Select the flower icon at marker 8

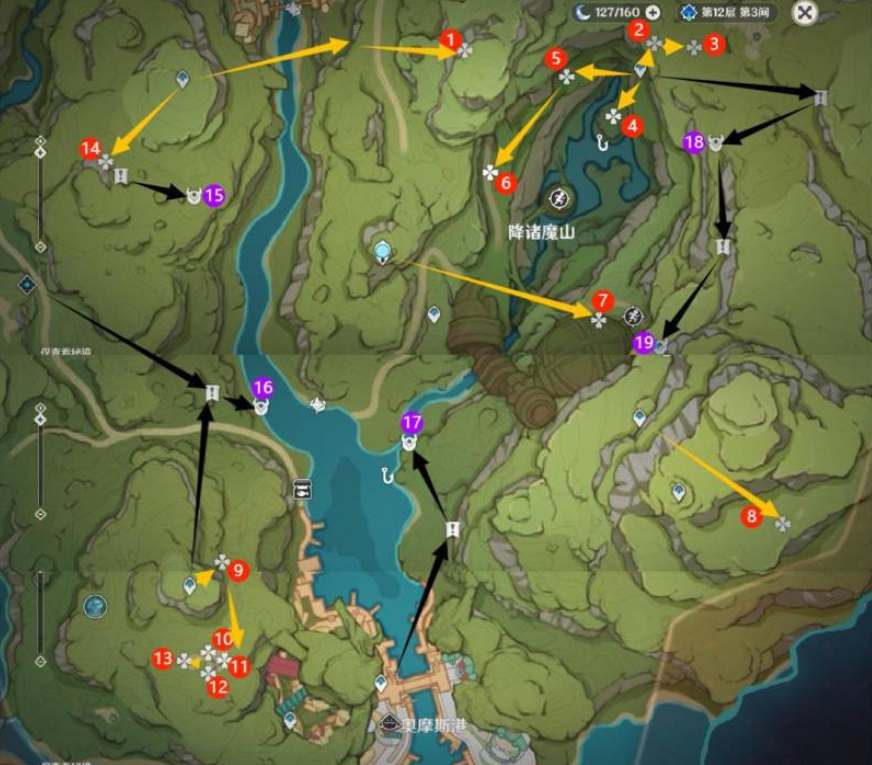pyautogui.click(x=782, y=522)
